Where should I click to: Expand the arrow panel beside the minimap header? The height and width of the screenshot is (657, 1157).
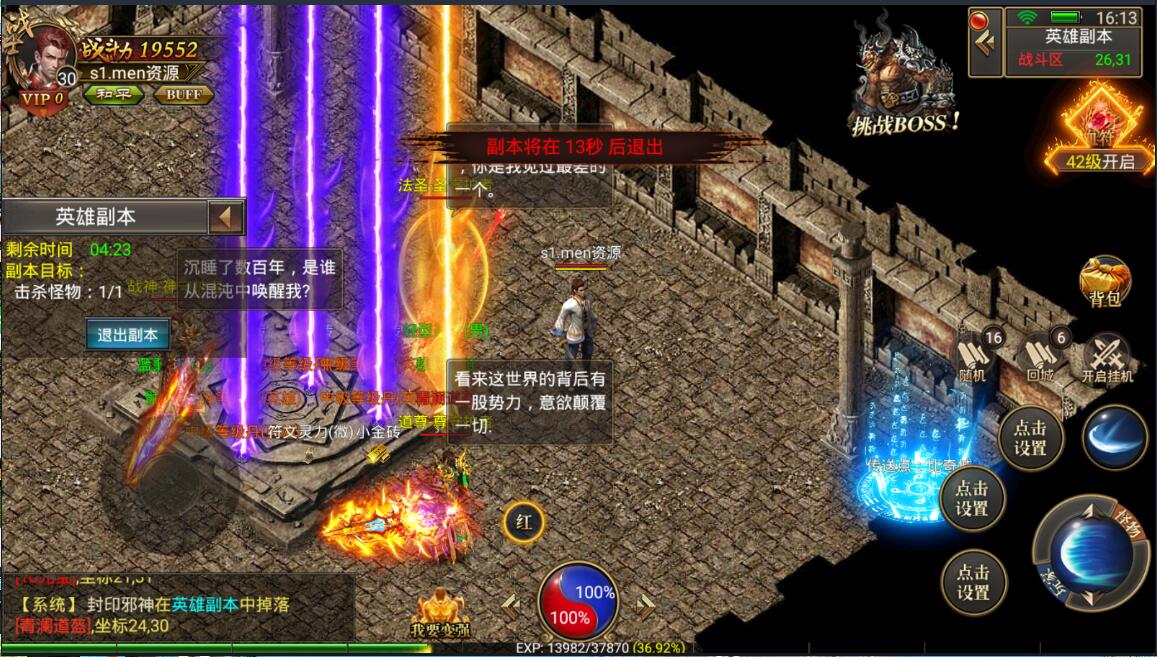[986, 41]
